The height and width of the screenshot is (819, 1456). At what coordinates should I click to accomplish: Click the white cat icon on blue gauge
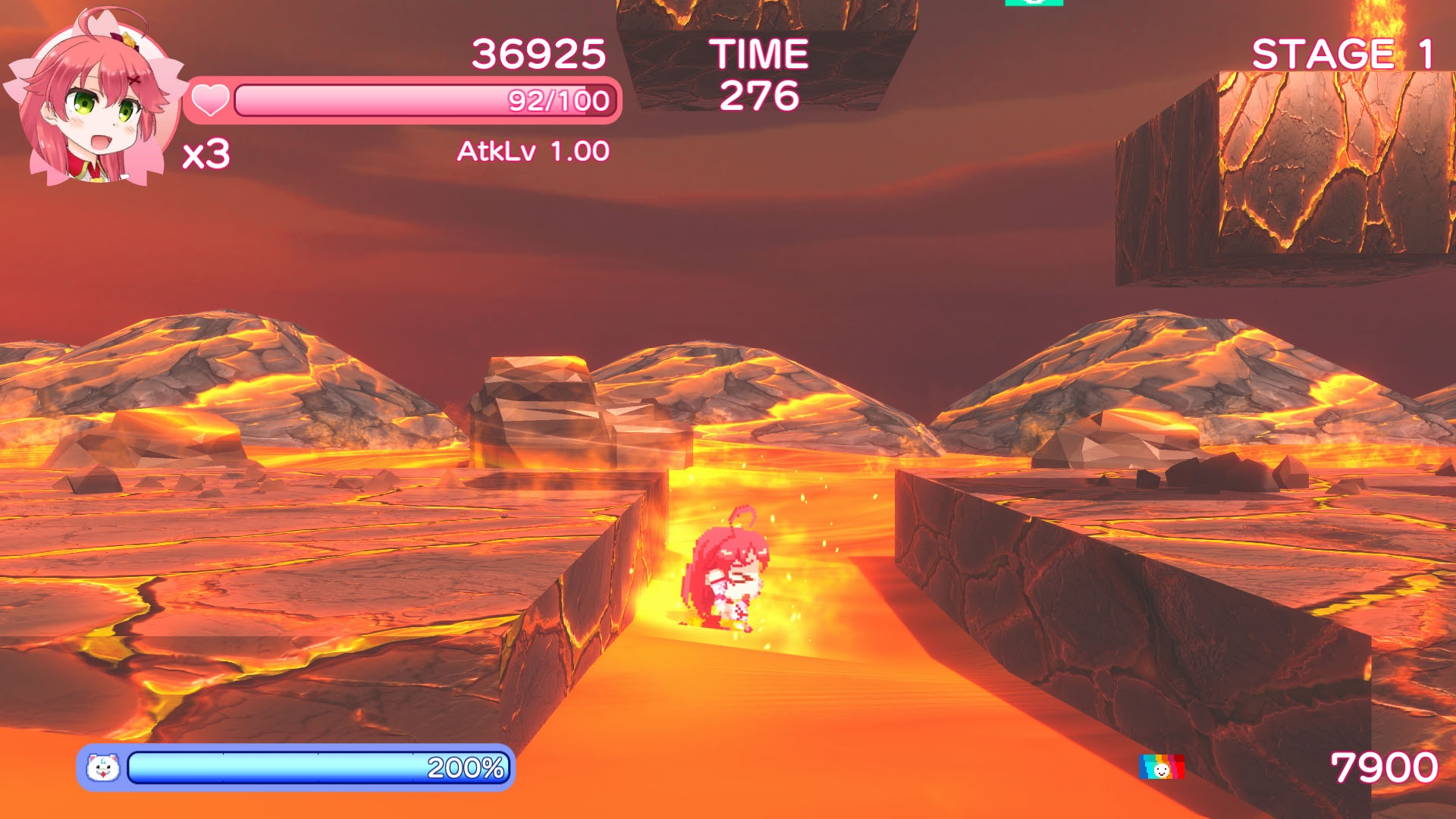103,767
